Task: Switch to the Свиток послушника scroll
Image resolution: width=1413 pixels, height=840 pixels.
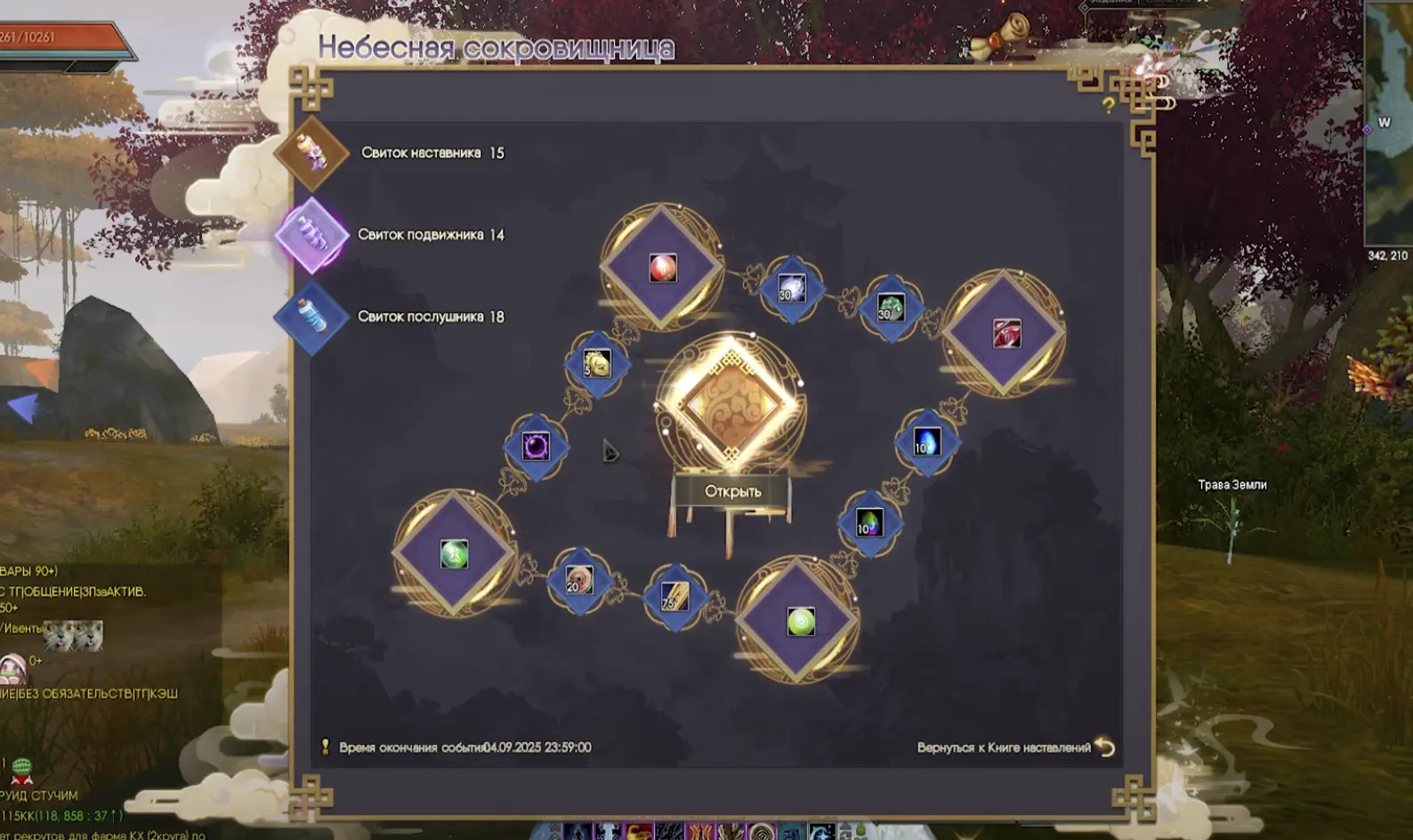Action: (311, 317)
